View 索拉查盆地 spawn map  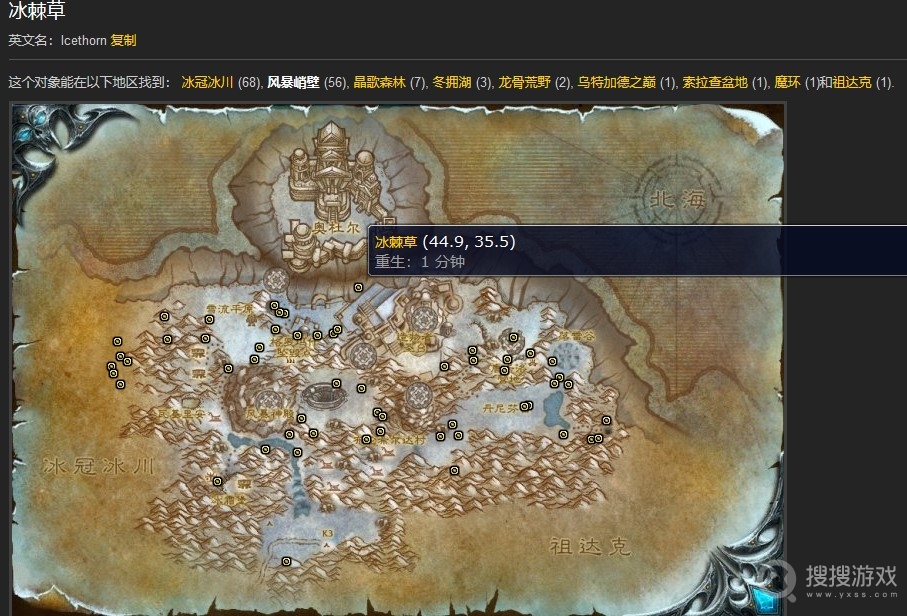pos(714,82)
